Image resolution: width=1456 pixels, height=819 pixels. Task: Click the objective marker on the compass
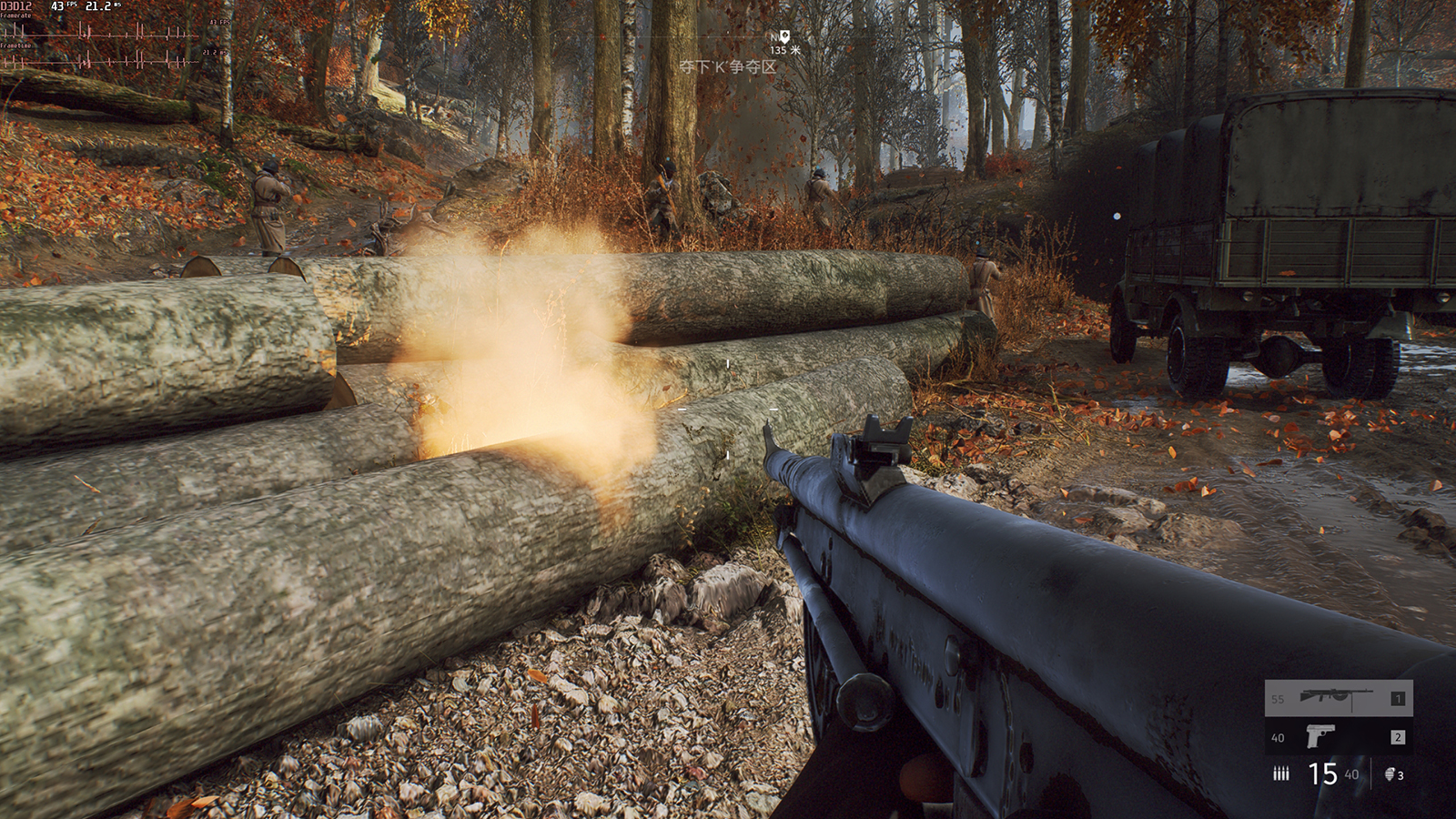click(784, 36)
